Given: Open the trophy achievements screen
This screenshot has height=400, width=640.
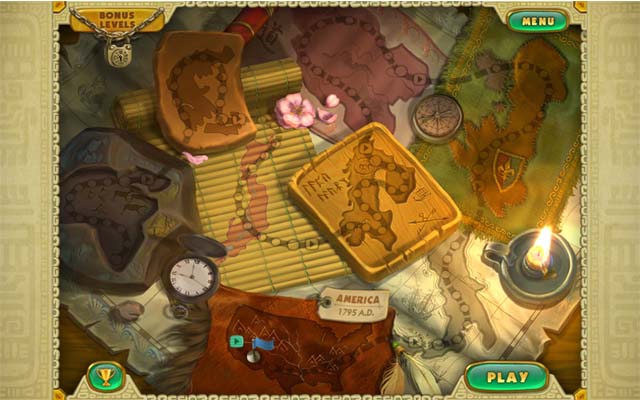Looking at the screenshot, I should (105, 377).
